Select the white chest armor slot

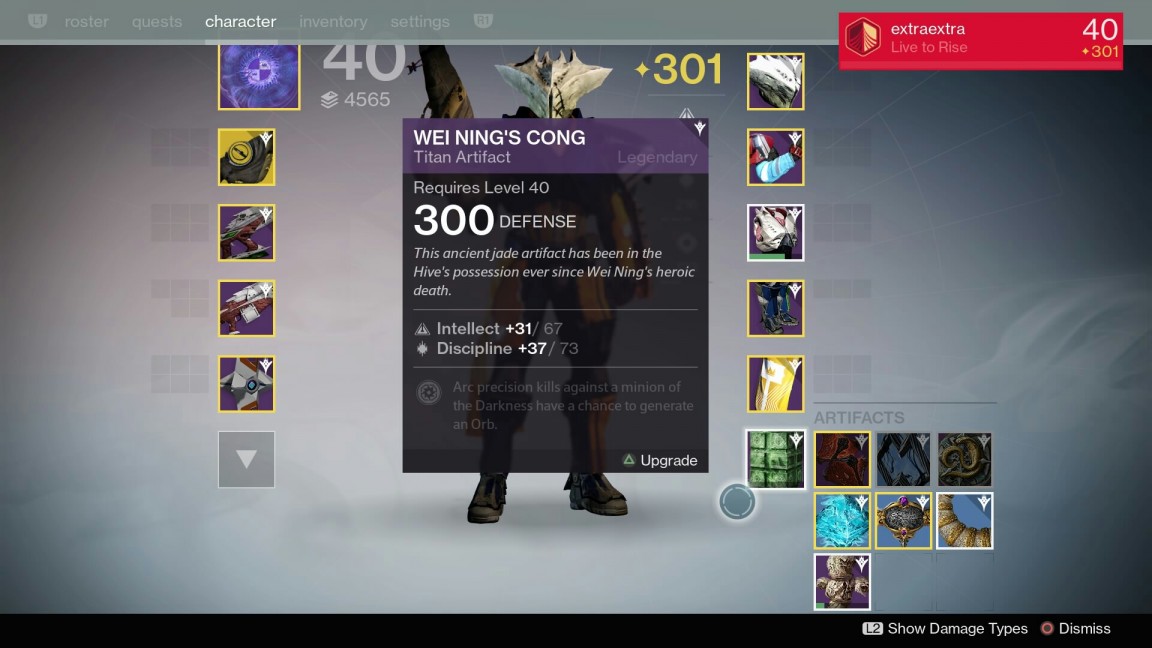(775, 233)
